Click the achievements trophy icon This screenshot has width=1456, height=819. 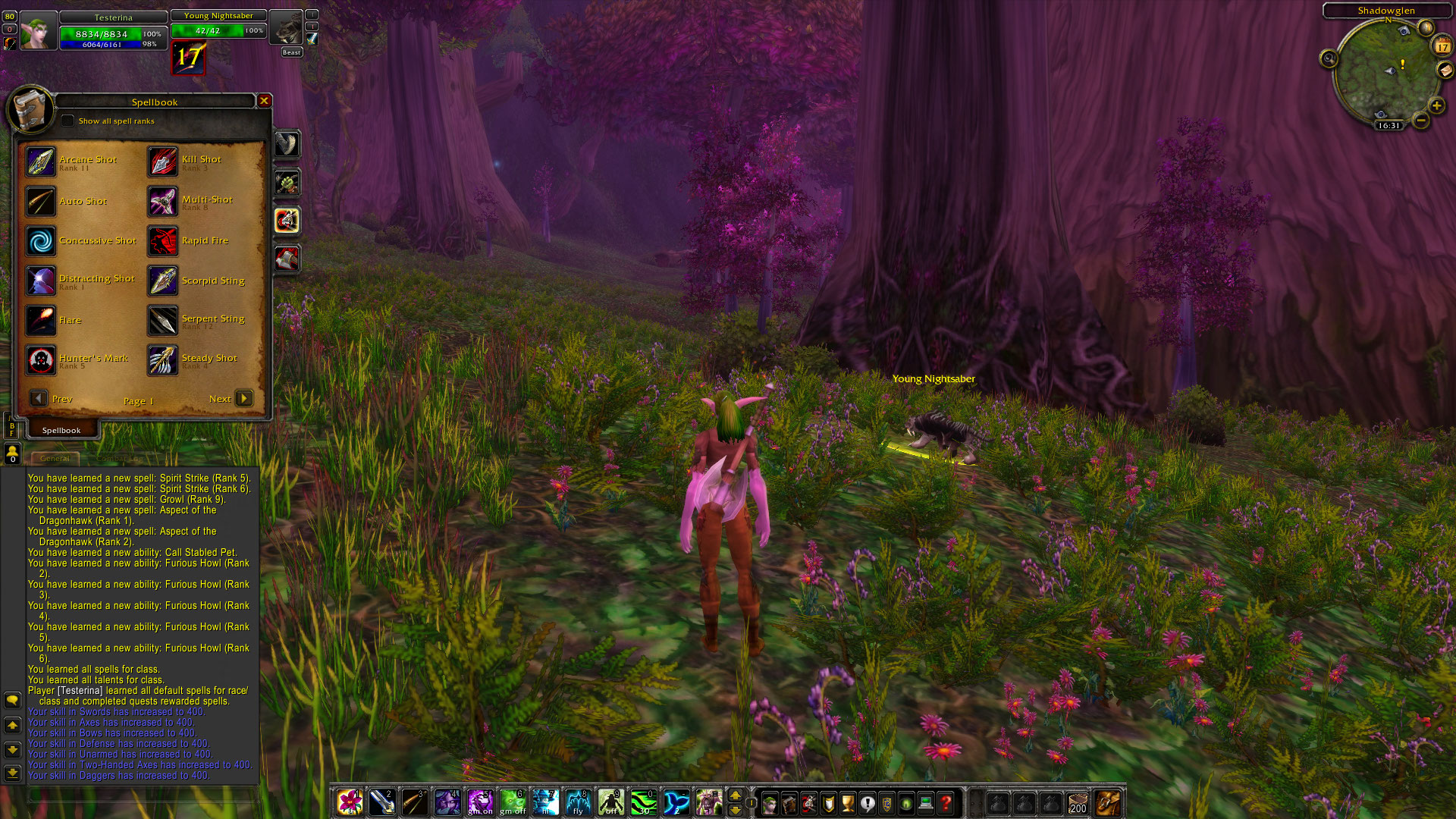(x=847, y=803)
